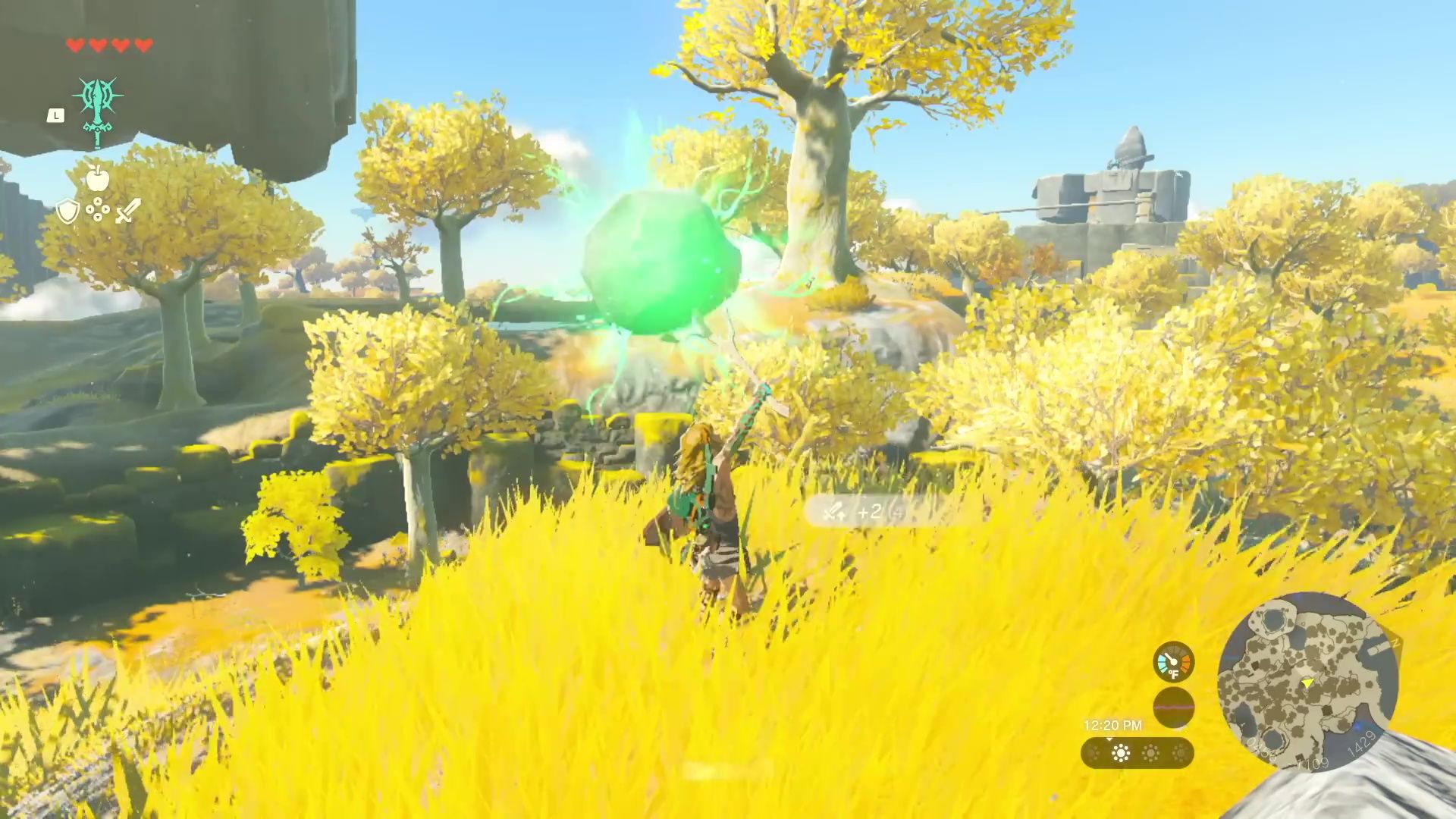Screen dimensions: 1456x819
Task: Click the sun icon in the weather forecast
Action: pos(1120,752)
